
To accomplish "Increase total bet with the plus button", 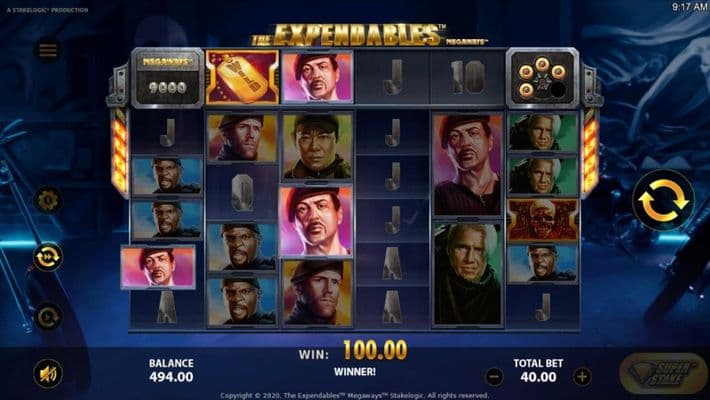I will pos(582,377).
